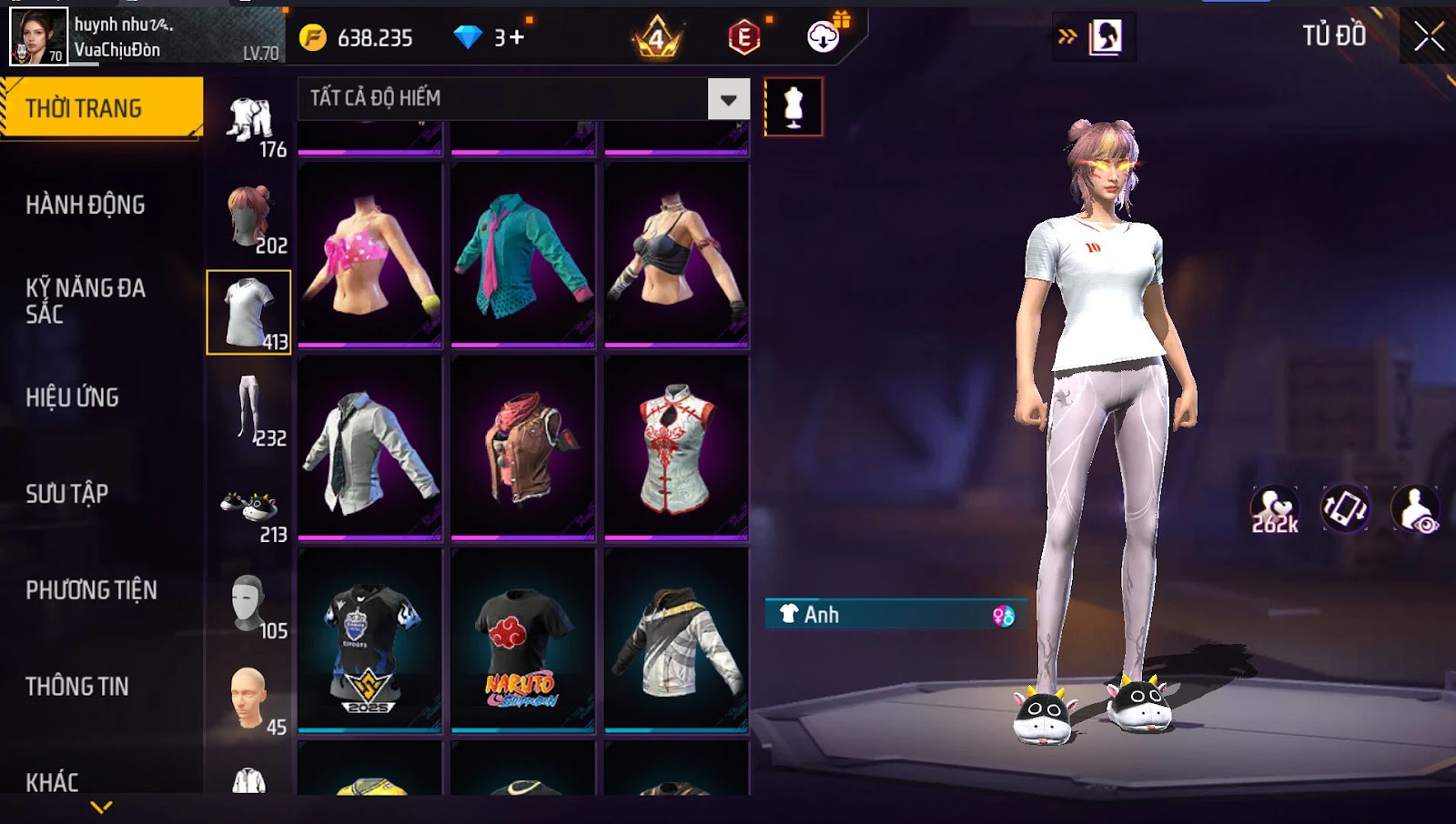Open the Thời Trang fashion tab
This screenshot has width=1456, height=824.
point(101,108)
